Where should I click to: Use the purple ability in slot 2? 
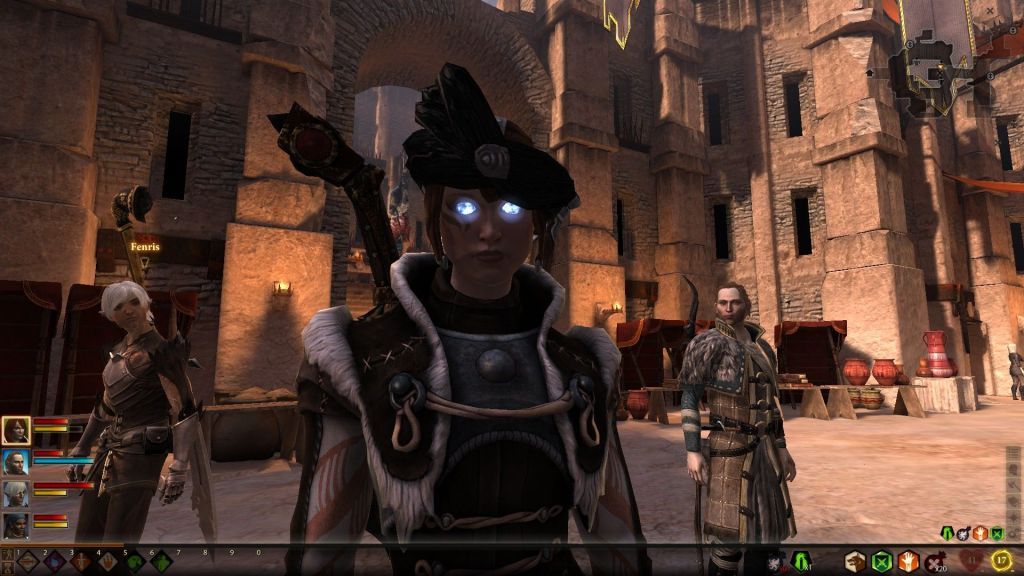(x=54, y=562)
